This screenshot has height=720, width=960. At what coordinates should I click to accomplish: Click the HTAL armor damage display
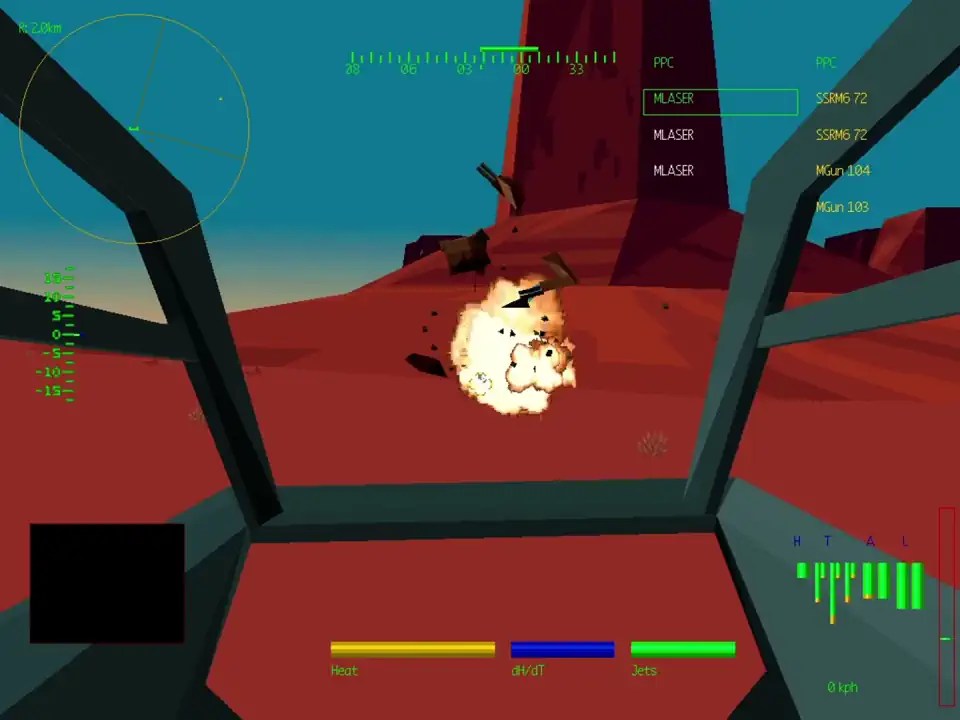click(x=860, y=580)
